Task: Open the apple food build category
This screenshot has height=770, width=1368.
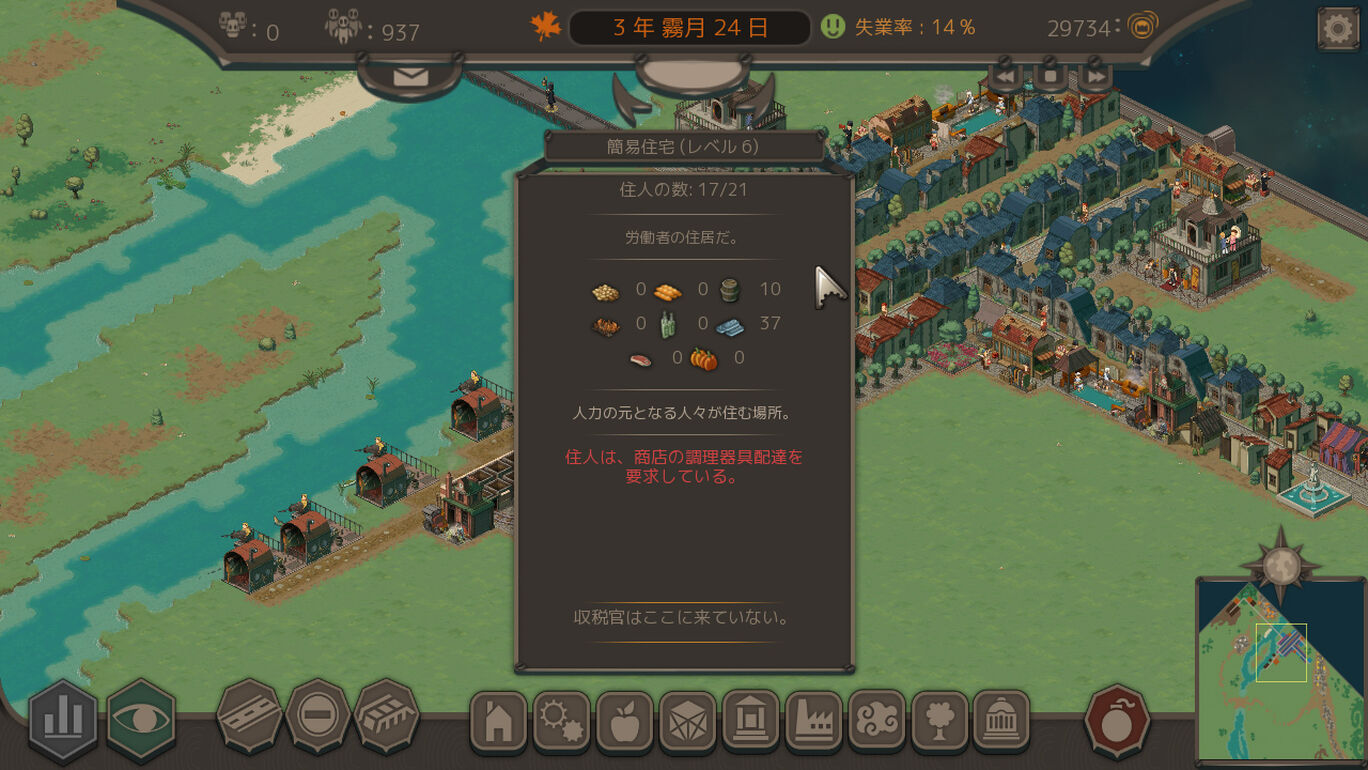Action: [624, 722]
